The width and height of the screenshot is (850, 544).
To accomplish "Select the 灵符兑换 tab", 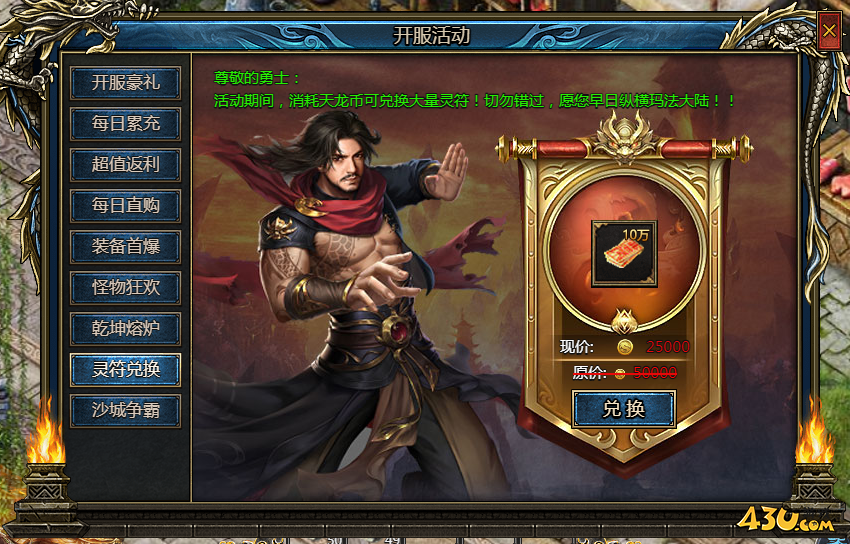I will [x=125, y=369].
